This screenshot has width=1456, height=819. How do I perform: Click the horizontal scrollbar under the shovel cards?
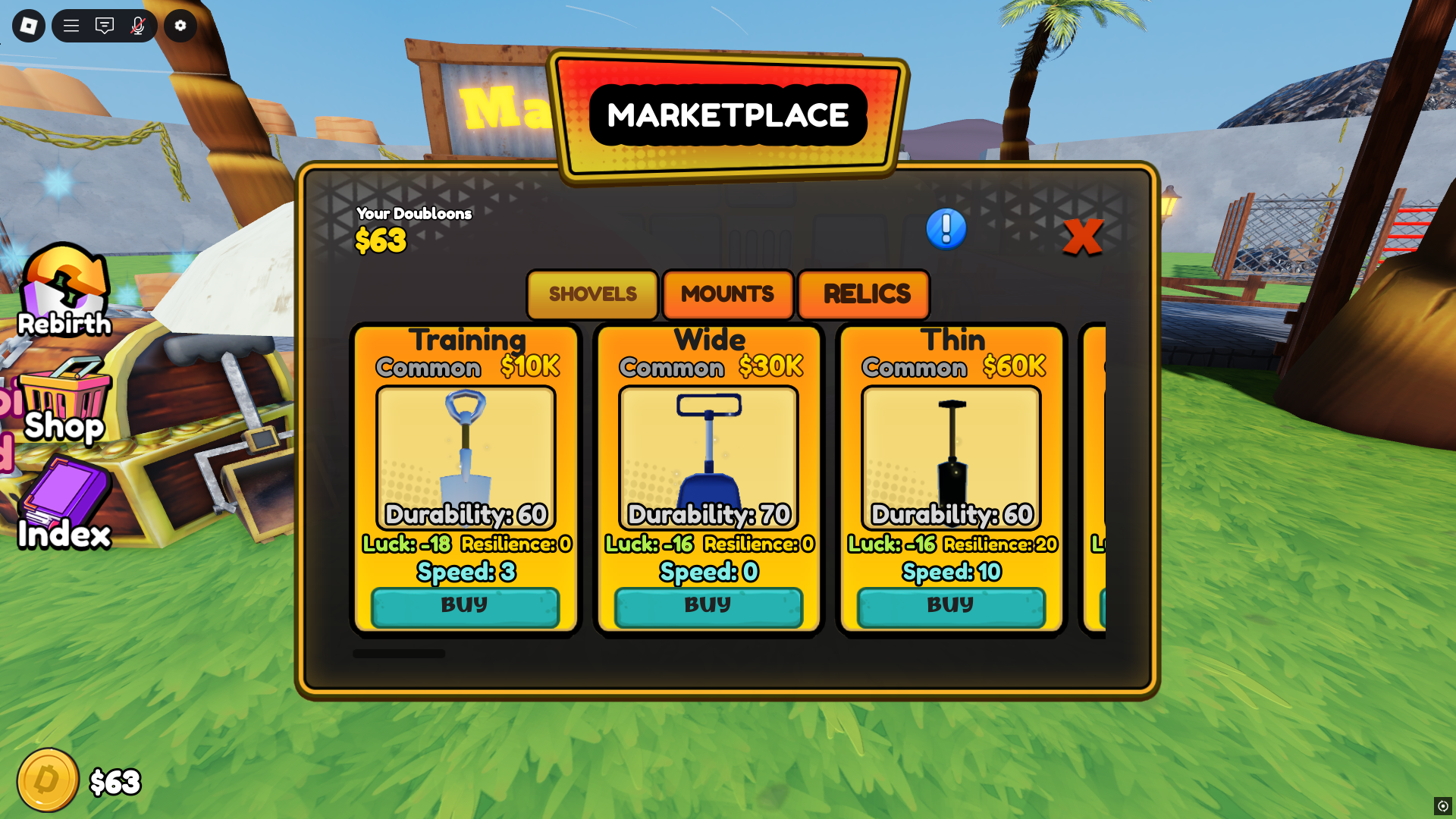pyautogui.click(x=400, y=653)
